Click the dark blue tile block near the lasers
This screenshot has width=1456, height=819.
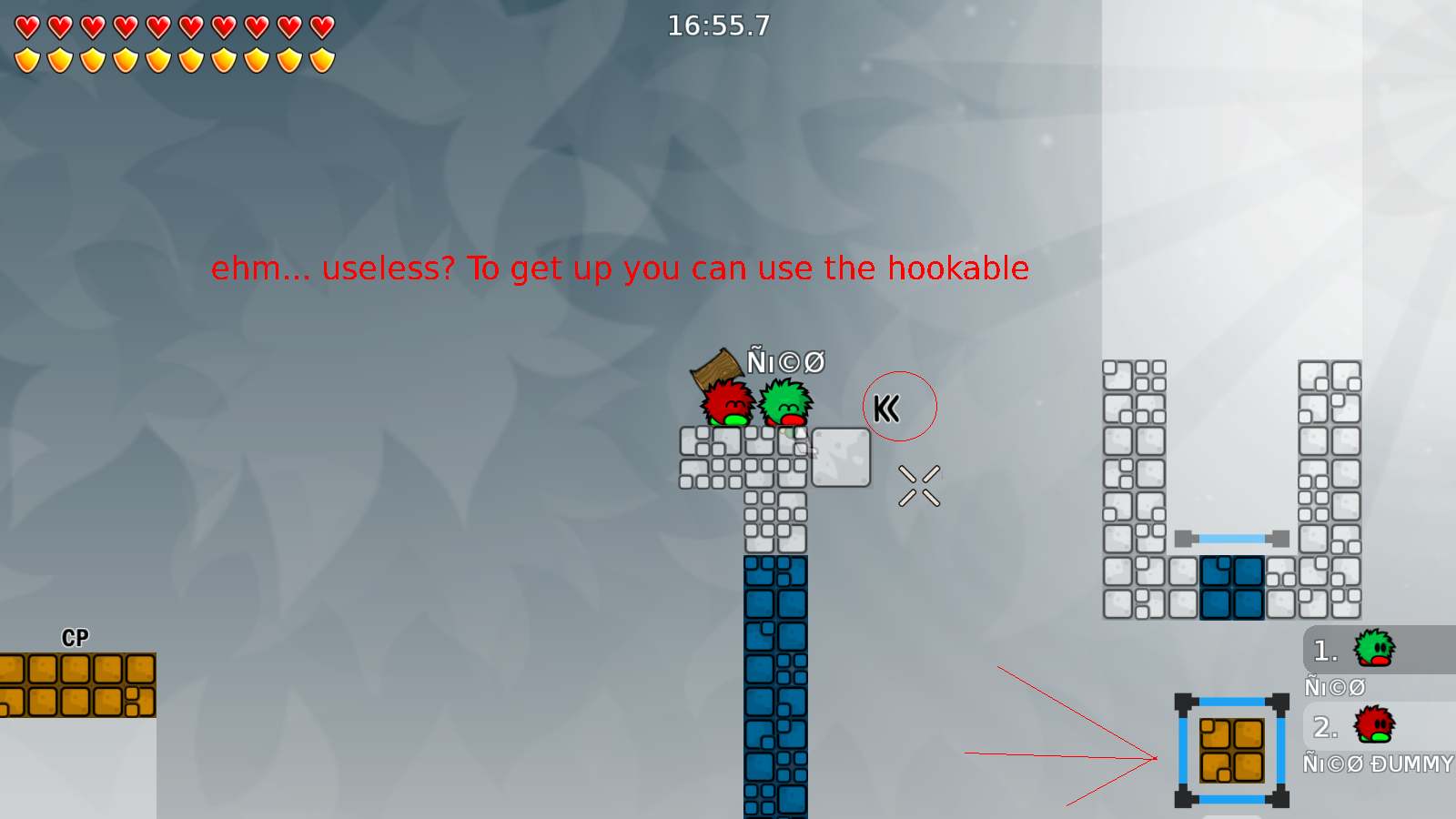(x=1230, y=587)
